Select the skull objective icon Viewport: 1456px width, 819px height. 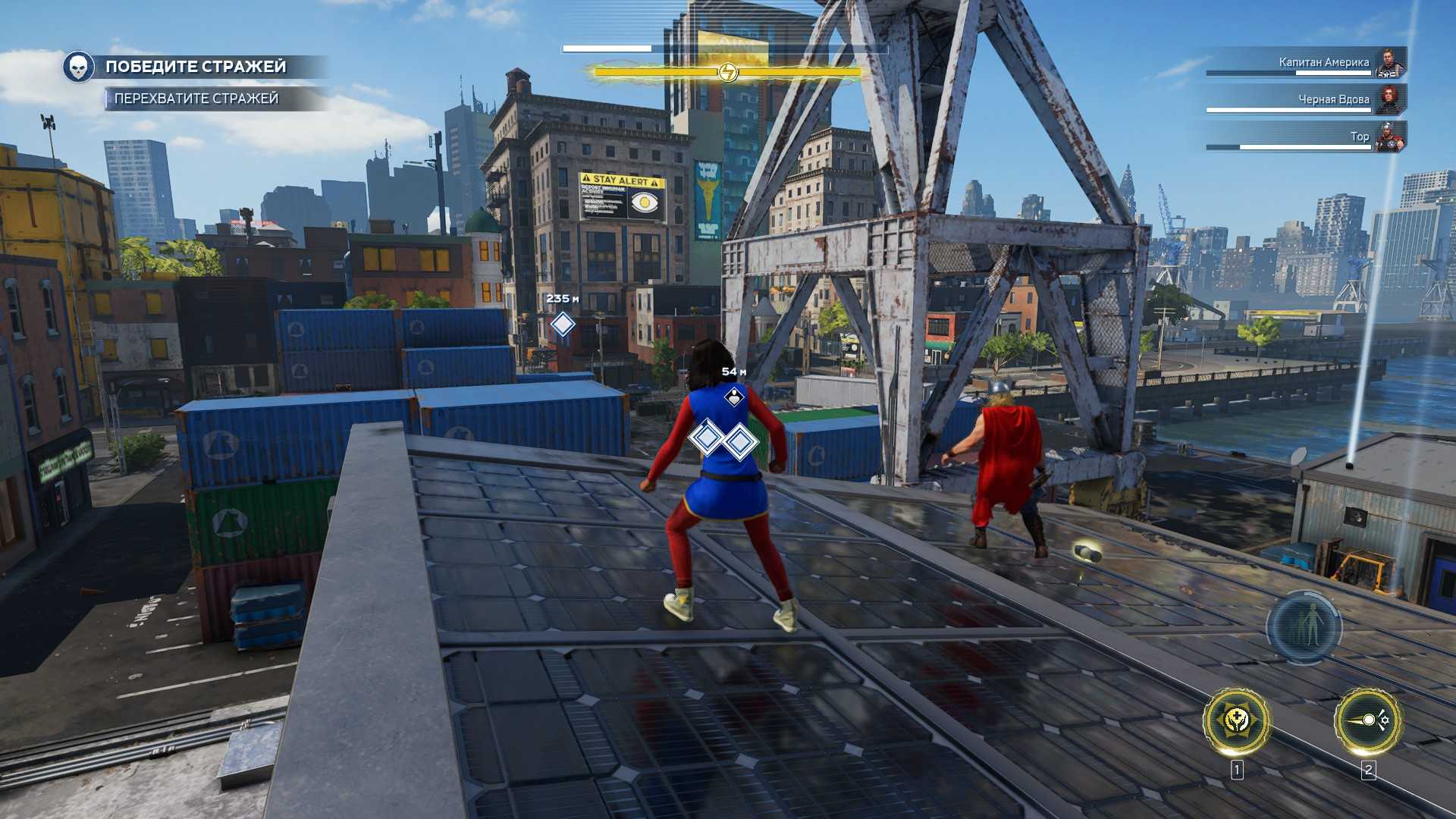pyautogui.click(x=78, y=67)
